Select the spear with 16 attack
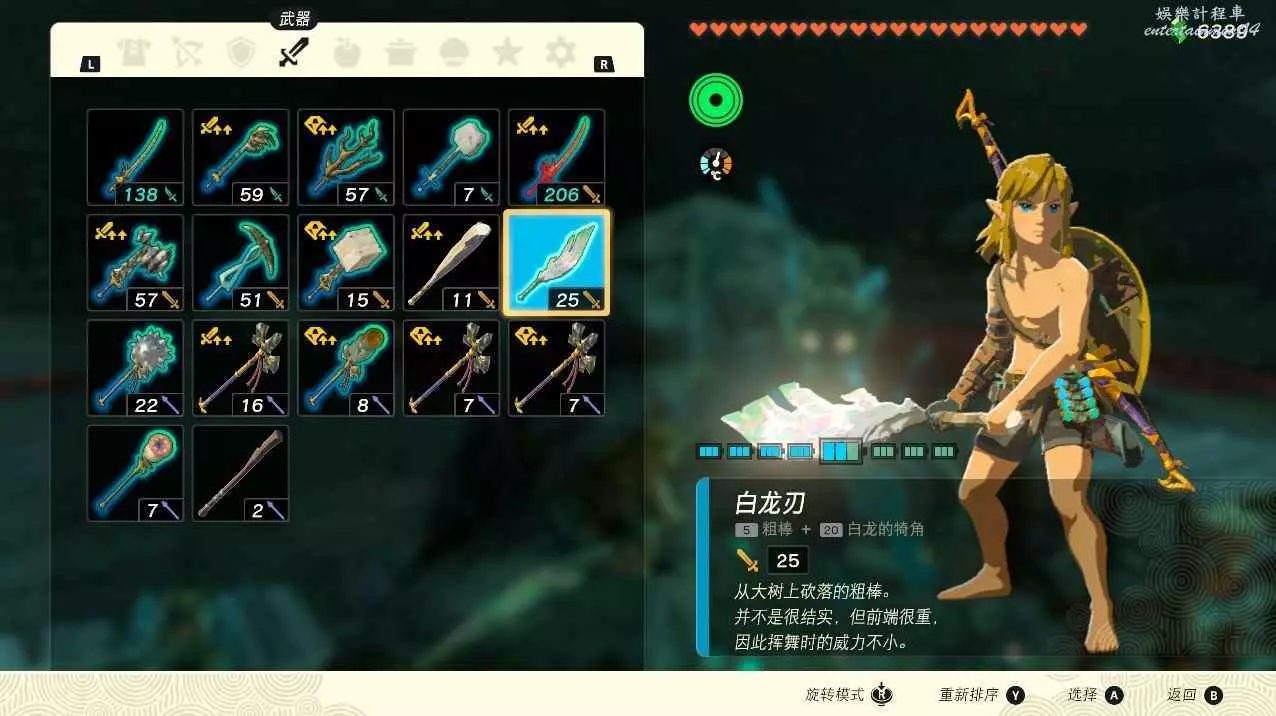 [241, 368]
